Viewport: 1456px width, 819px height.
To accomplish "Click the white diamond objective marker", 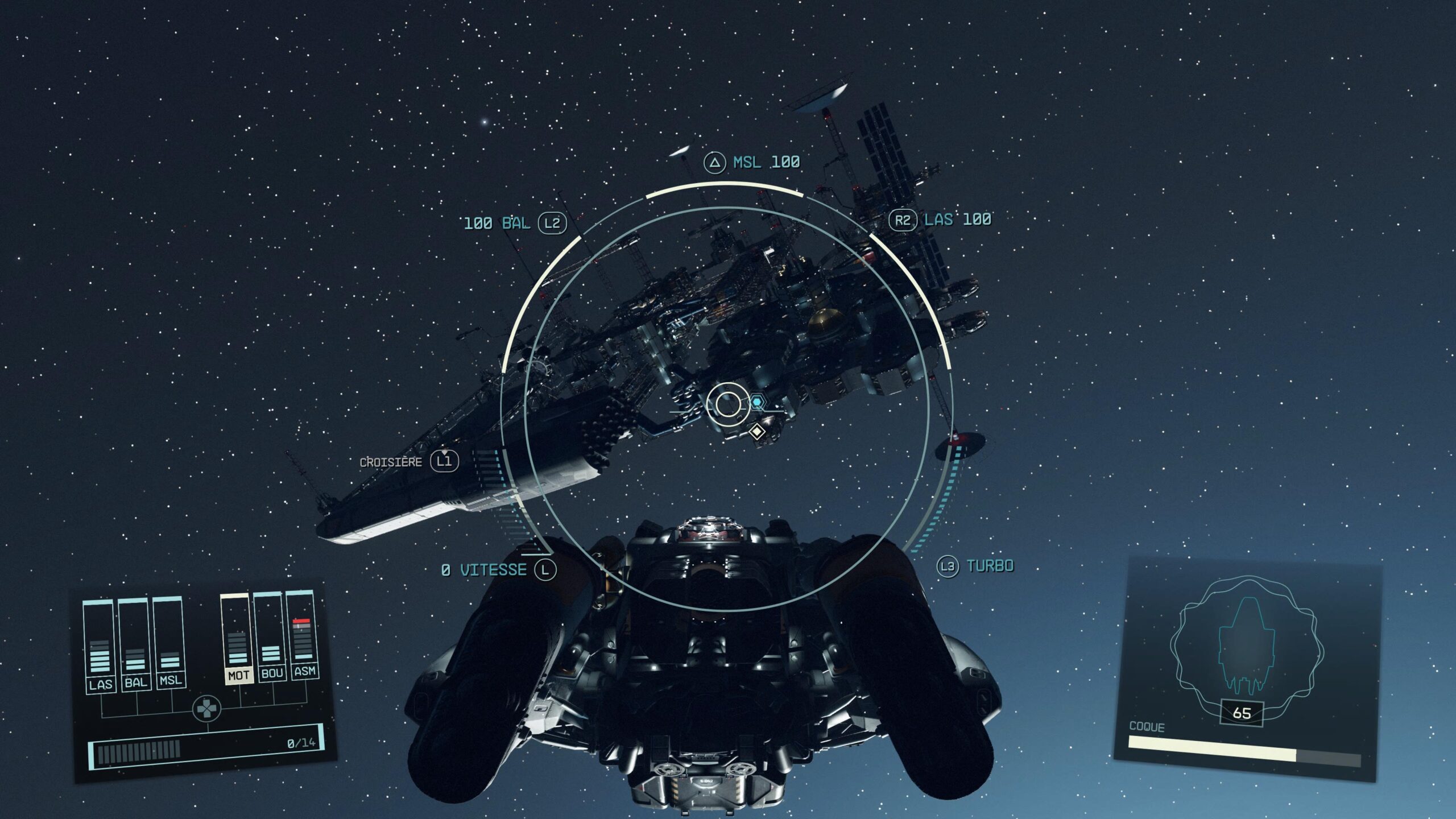I will (x=756, y=432).
